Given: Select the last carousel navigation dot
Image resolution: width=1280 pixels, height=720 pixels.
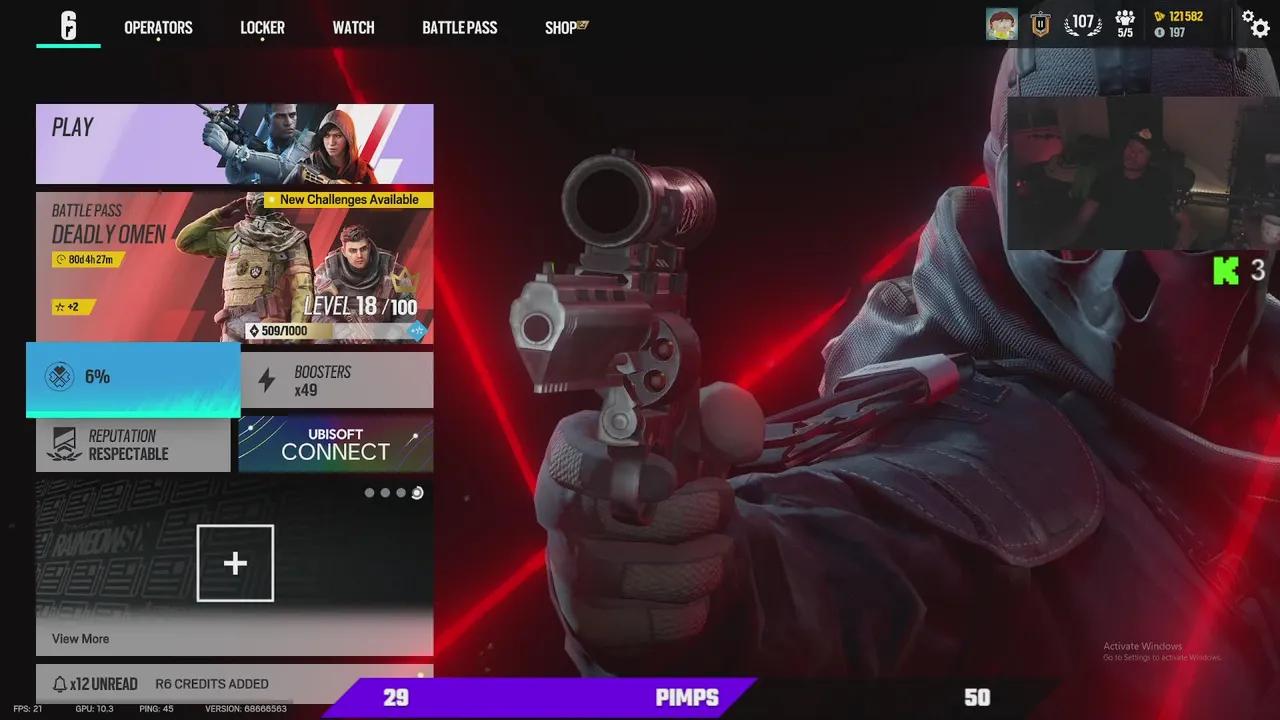Looking at the screenshot, I should 417,492.
